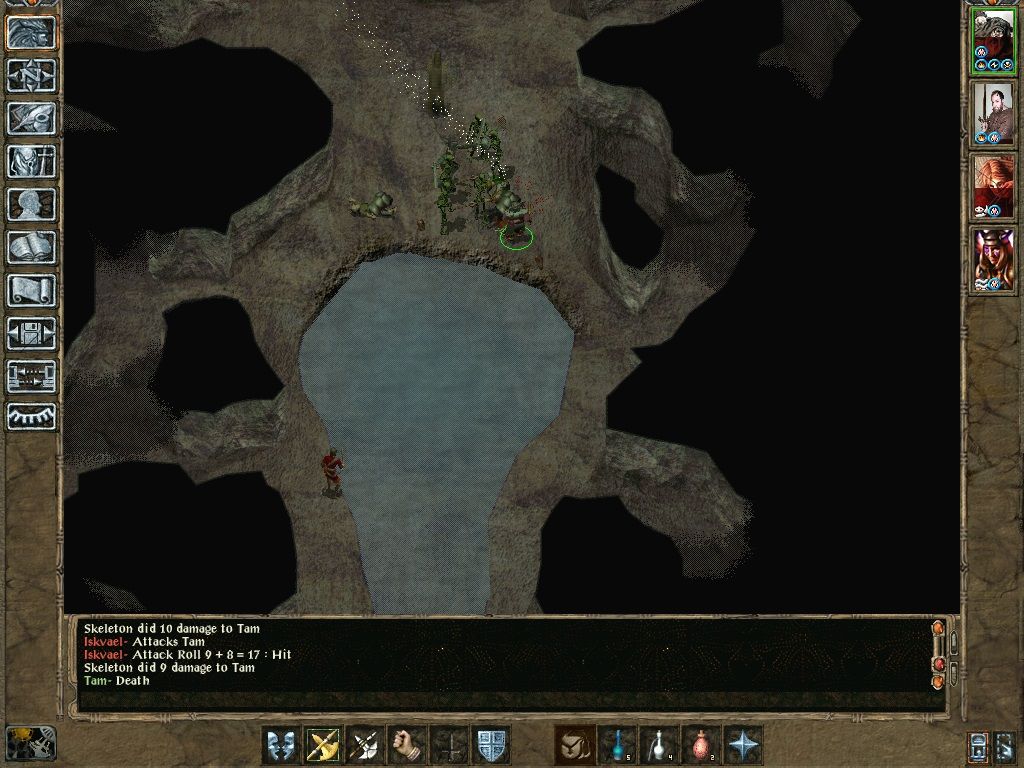Use the red potion quick item

point(701,745)
